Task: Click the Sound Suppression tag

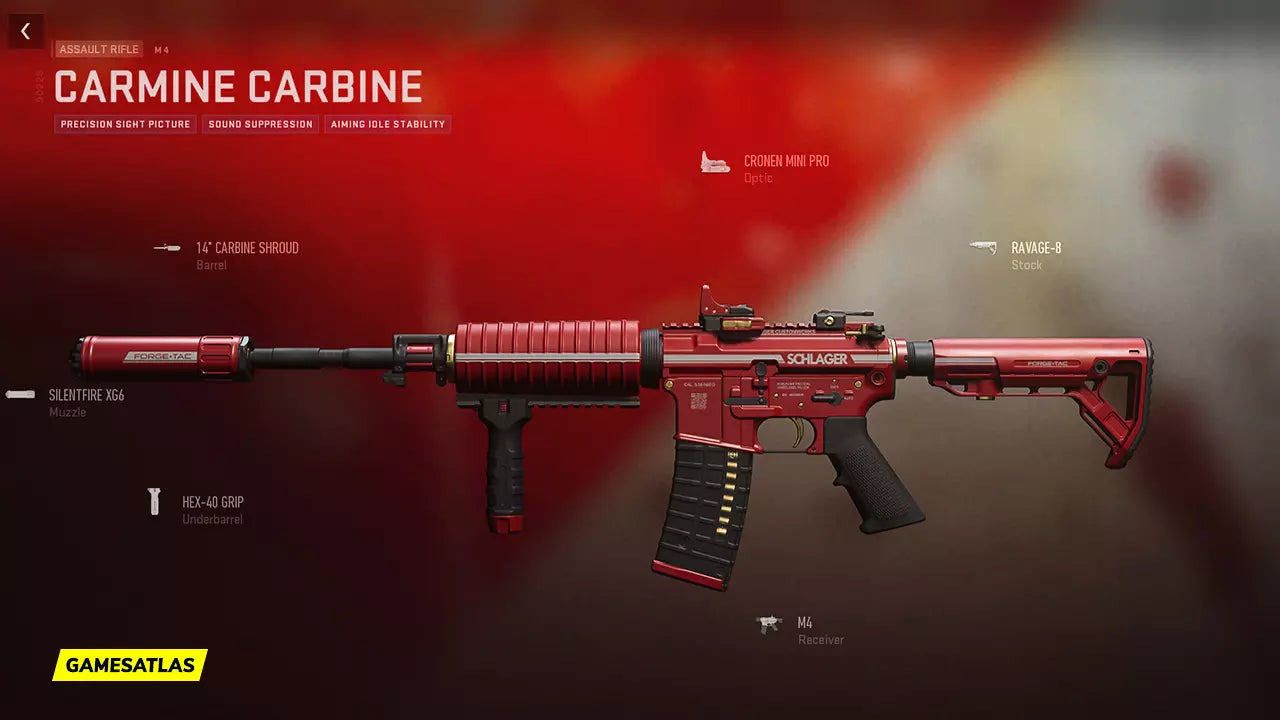Action: pos(260,125)
